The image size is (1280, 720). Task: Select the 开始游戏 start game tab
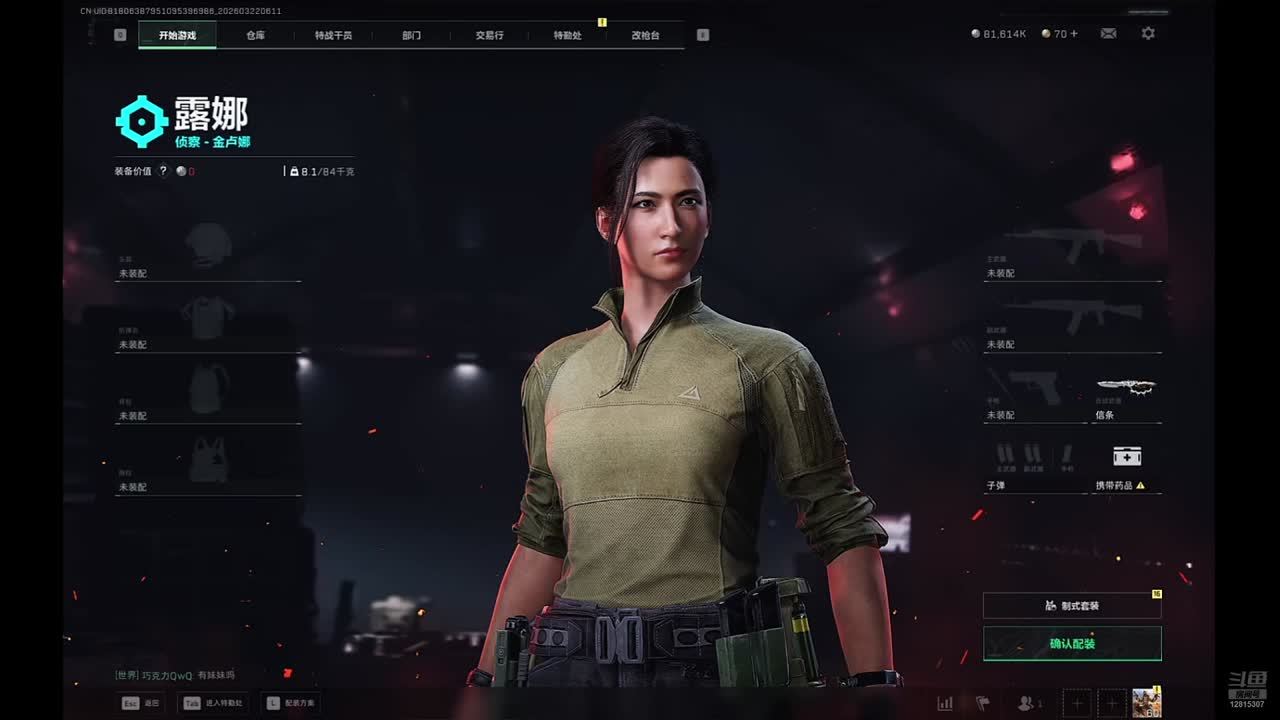pyautogui.click(x=177, y=35)
